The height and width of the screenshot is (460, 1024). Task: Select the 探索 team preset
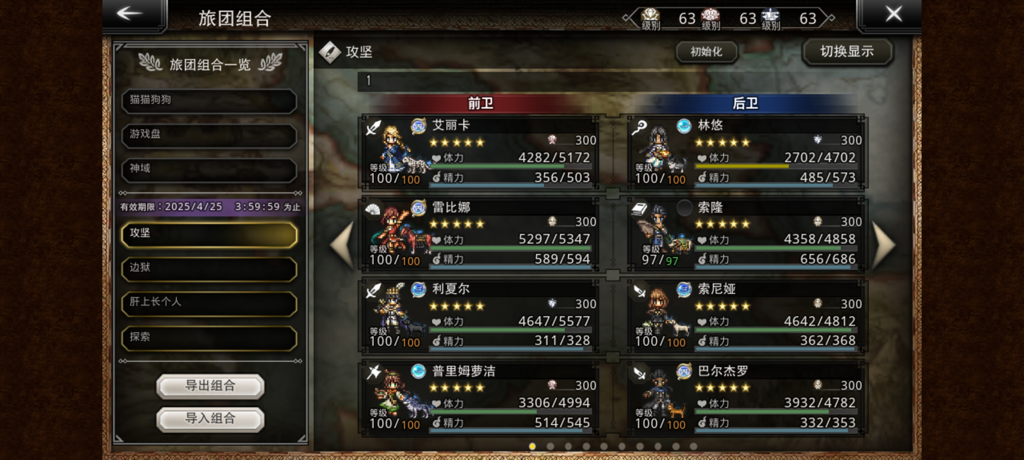[x=209, y=338]
